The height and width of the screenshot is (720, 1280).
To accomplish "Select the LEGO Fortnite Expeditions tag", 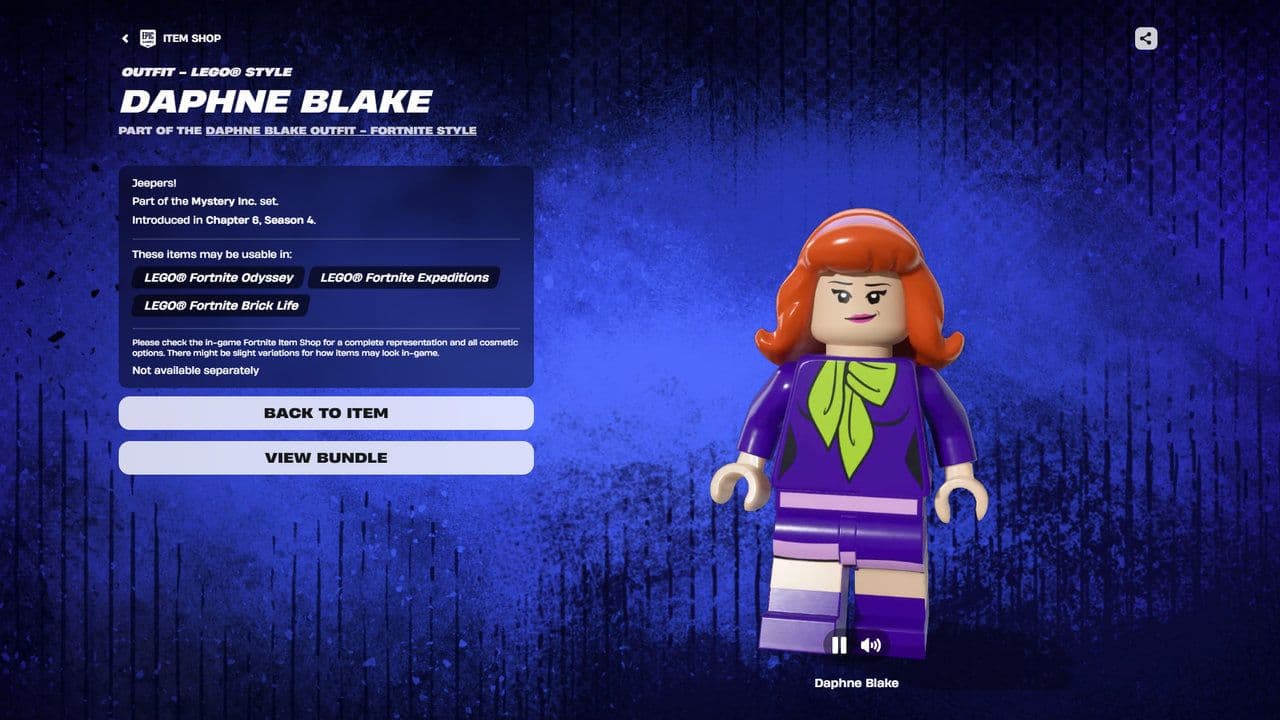I will click(x=404, y=278).
